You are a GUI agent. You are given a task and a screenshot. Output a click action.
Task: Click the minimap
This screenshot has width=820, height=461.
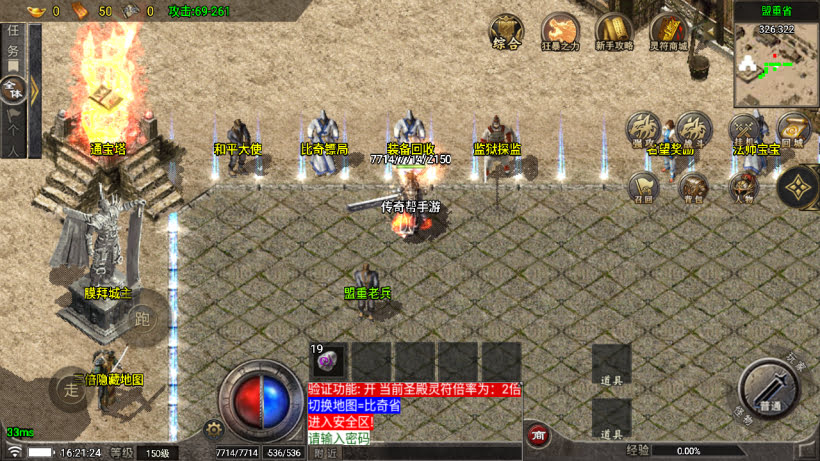[776, 67]
